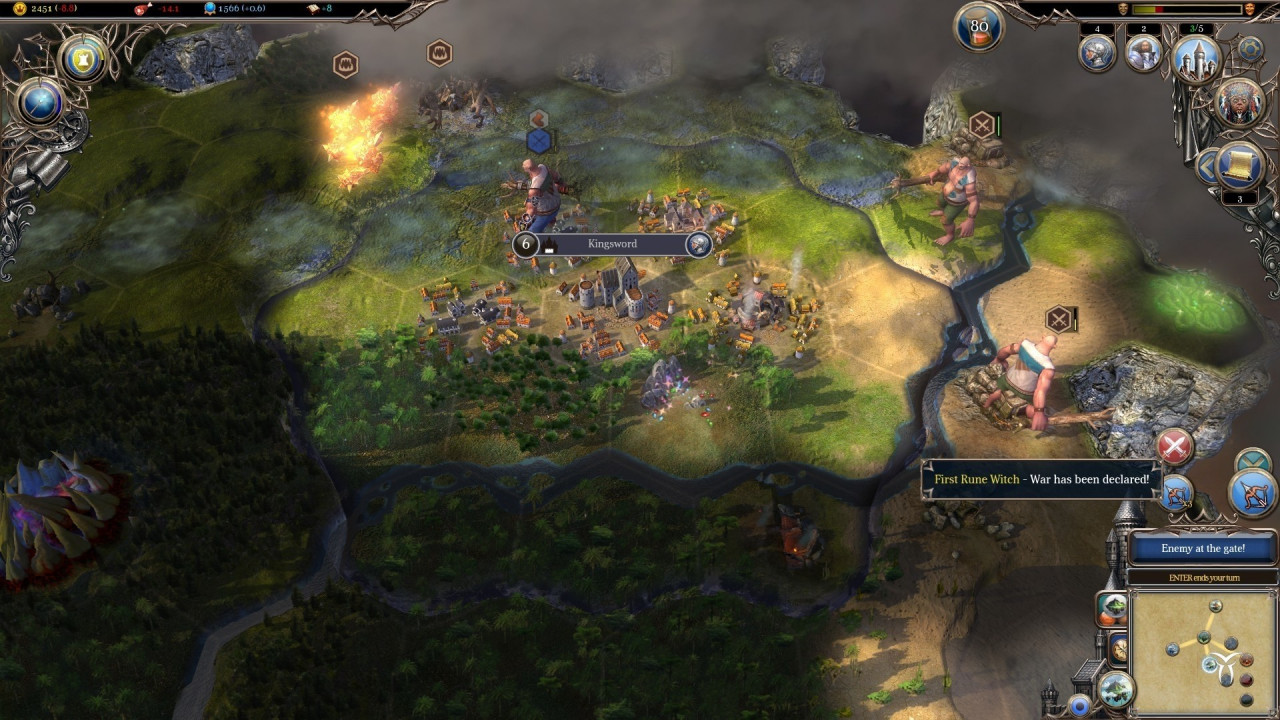
Task: Open the bearded hero portrait
Action: coord(1143,53)
